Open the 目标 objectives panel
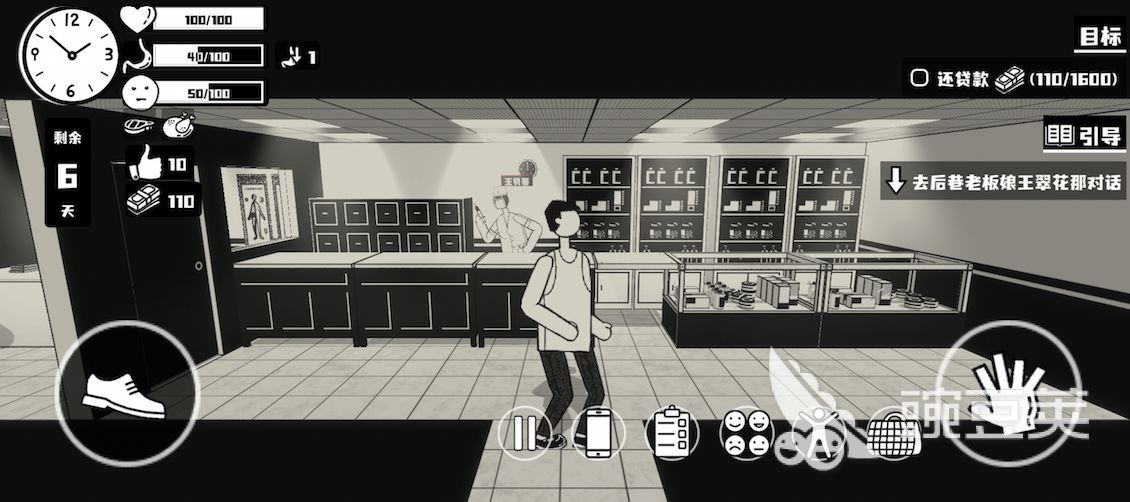The width and height of the screenshot is (1130, 502). [x=1100, y=38]
